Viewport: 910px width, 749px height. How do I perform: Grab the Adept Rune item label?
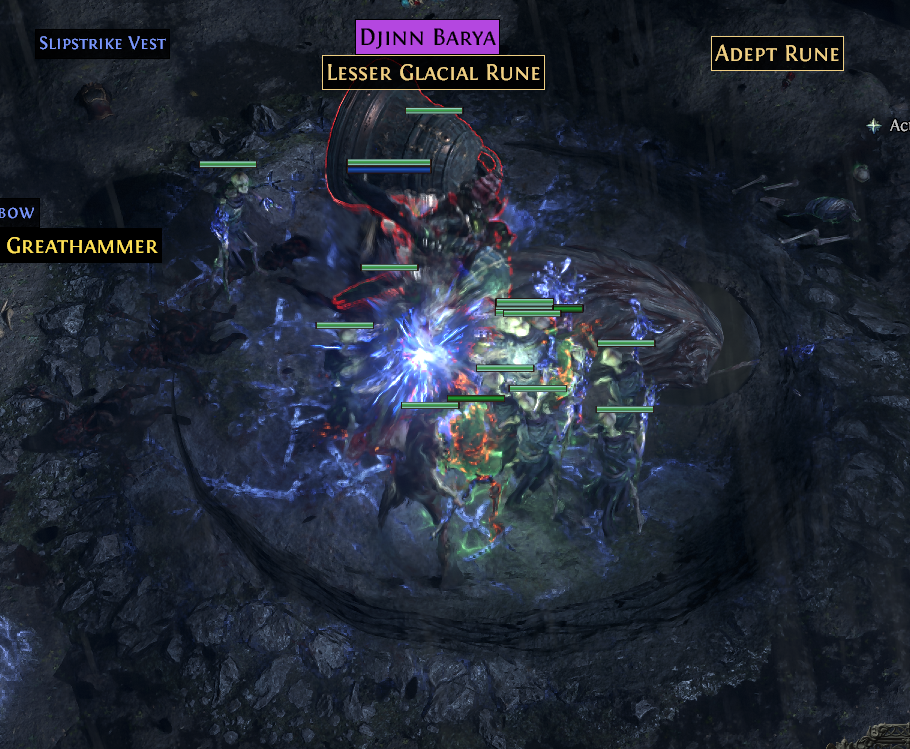777,54
